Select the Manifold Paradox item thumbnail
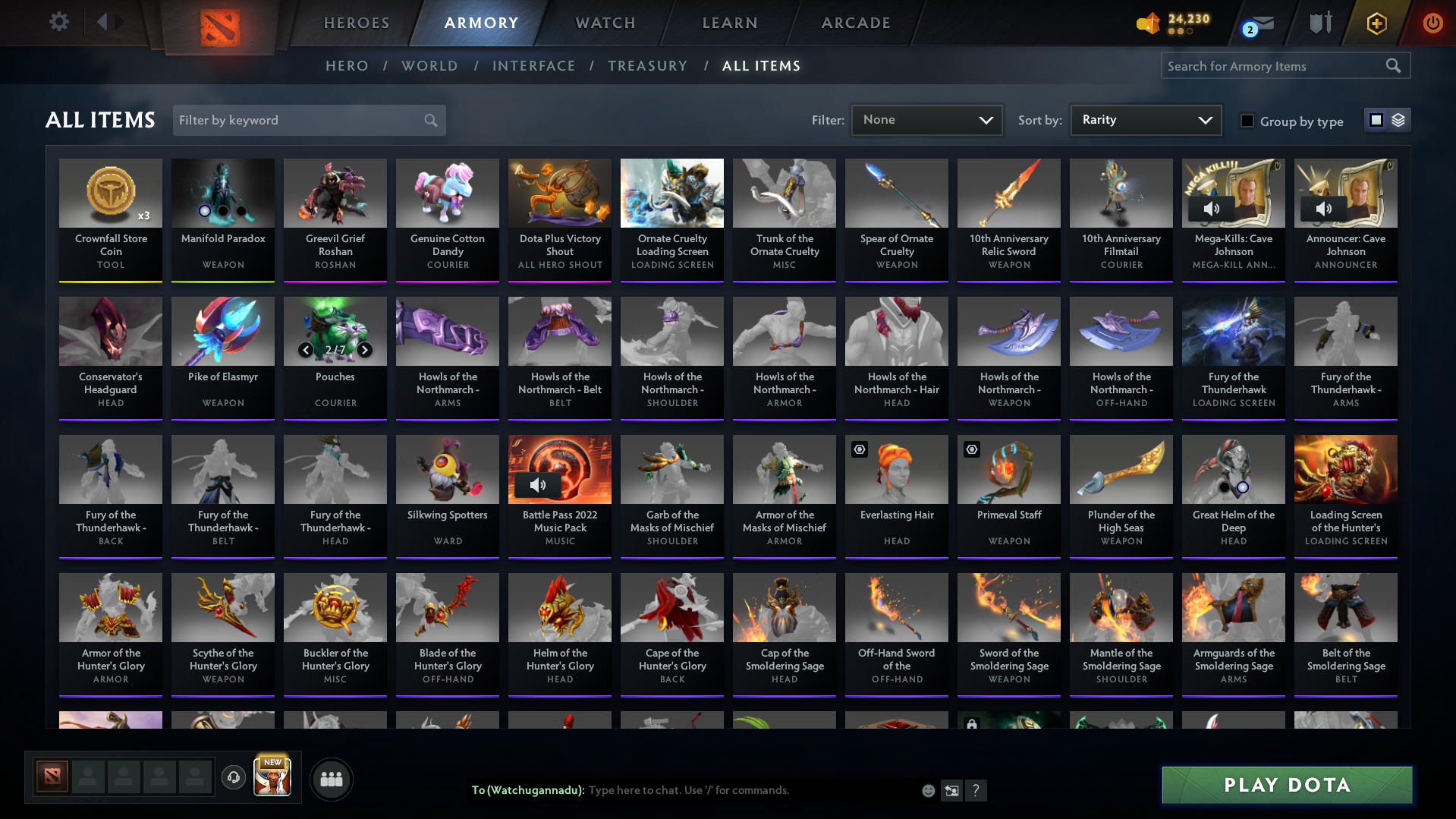The width and height of the screenshot is (1456, 819). point(222,194)
